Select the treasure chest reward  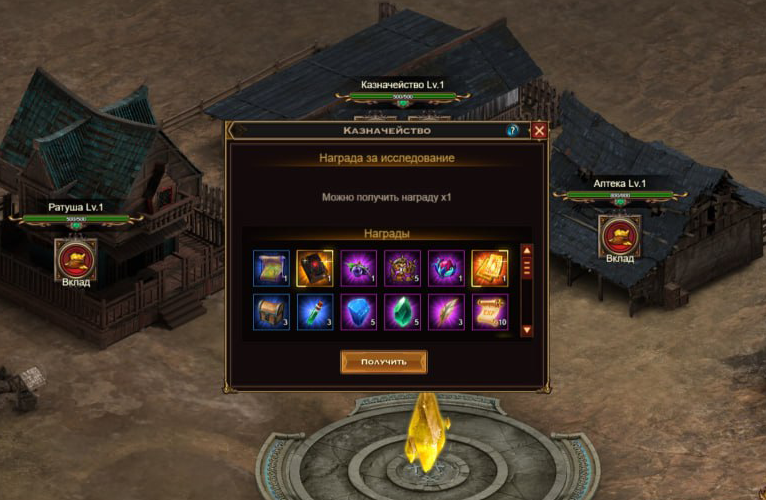271,312
